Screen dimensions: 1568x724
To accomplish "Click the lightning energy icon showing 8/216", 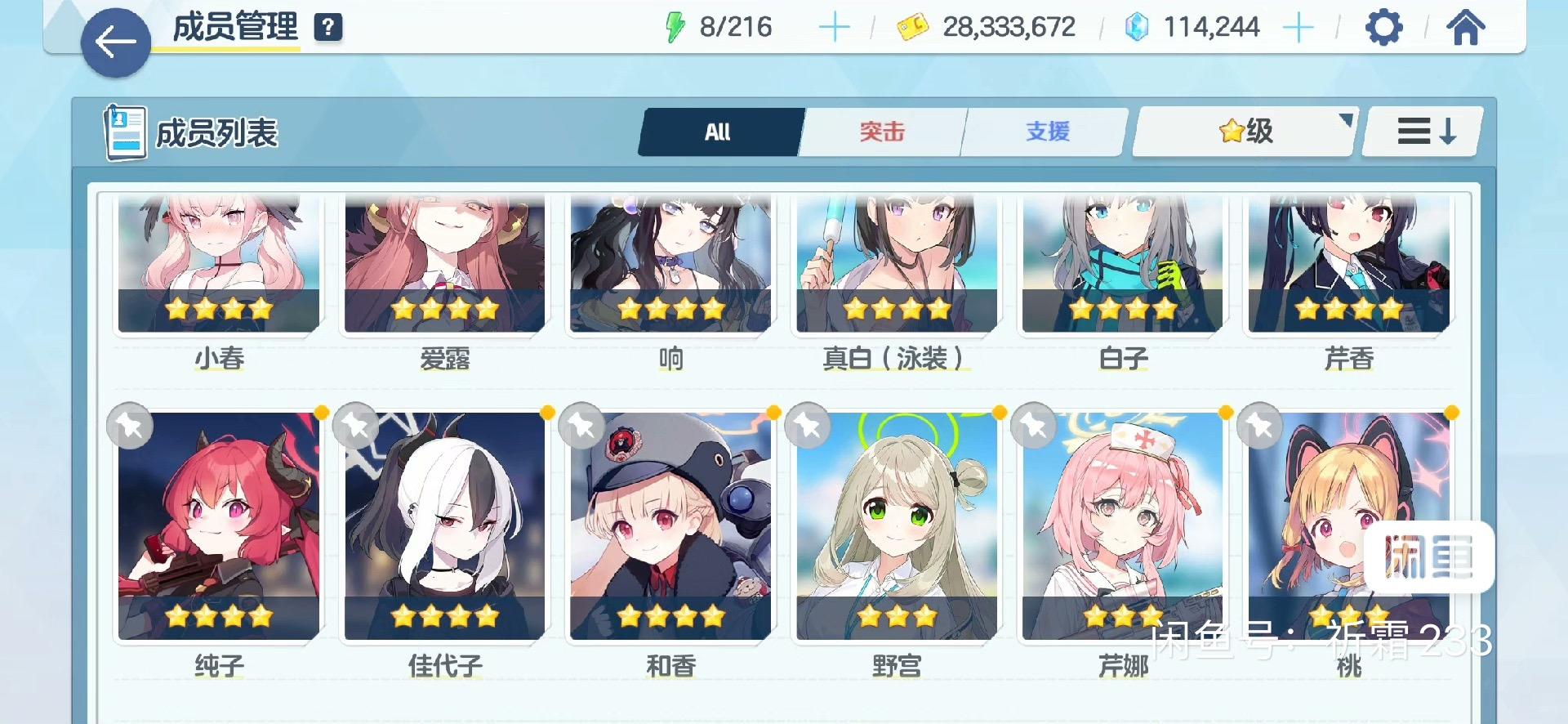I will (x=675, y=26).
